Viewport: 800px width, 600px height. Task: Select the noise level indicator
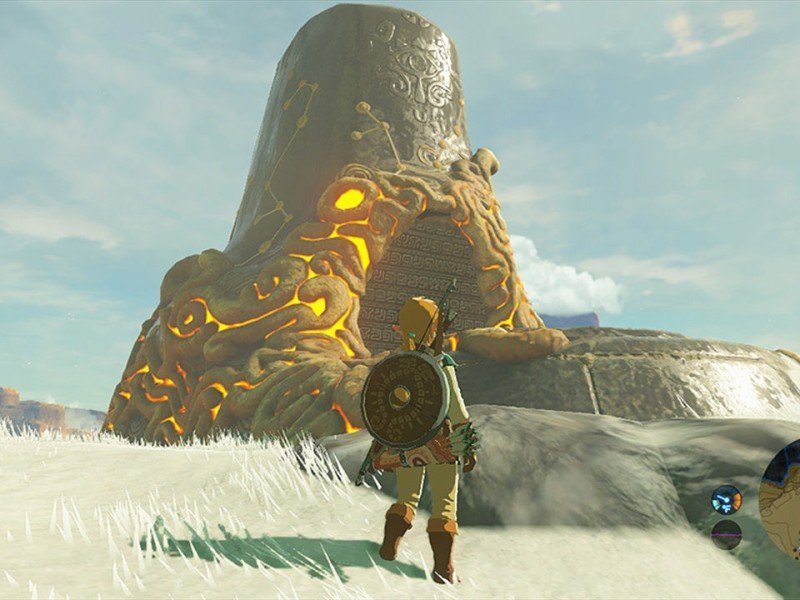(727, 533)
